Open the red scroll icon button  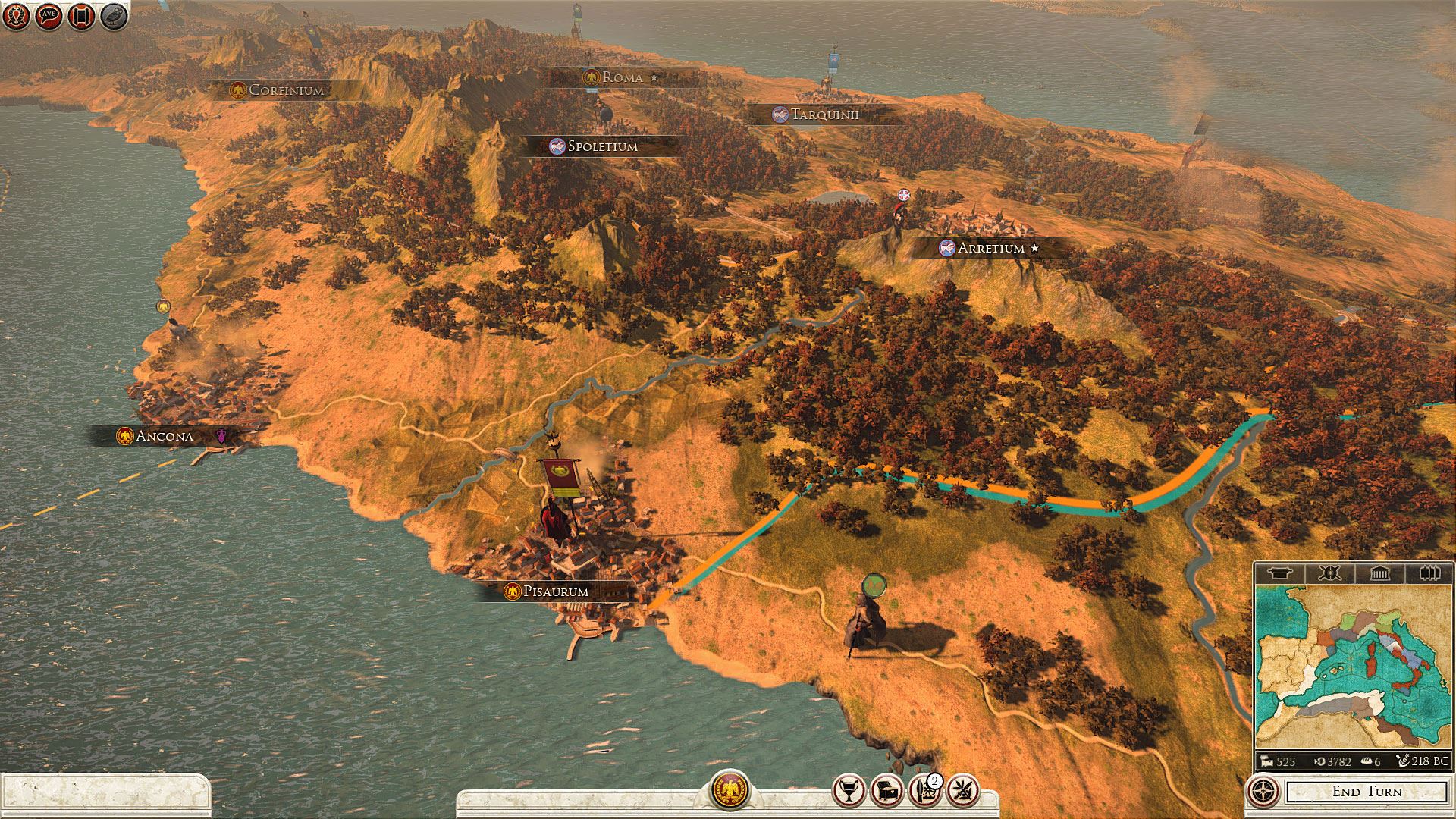click(81, 16)
